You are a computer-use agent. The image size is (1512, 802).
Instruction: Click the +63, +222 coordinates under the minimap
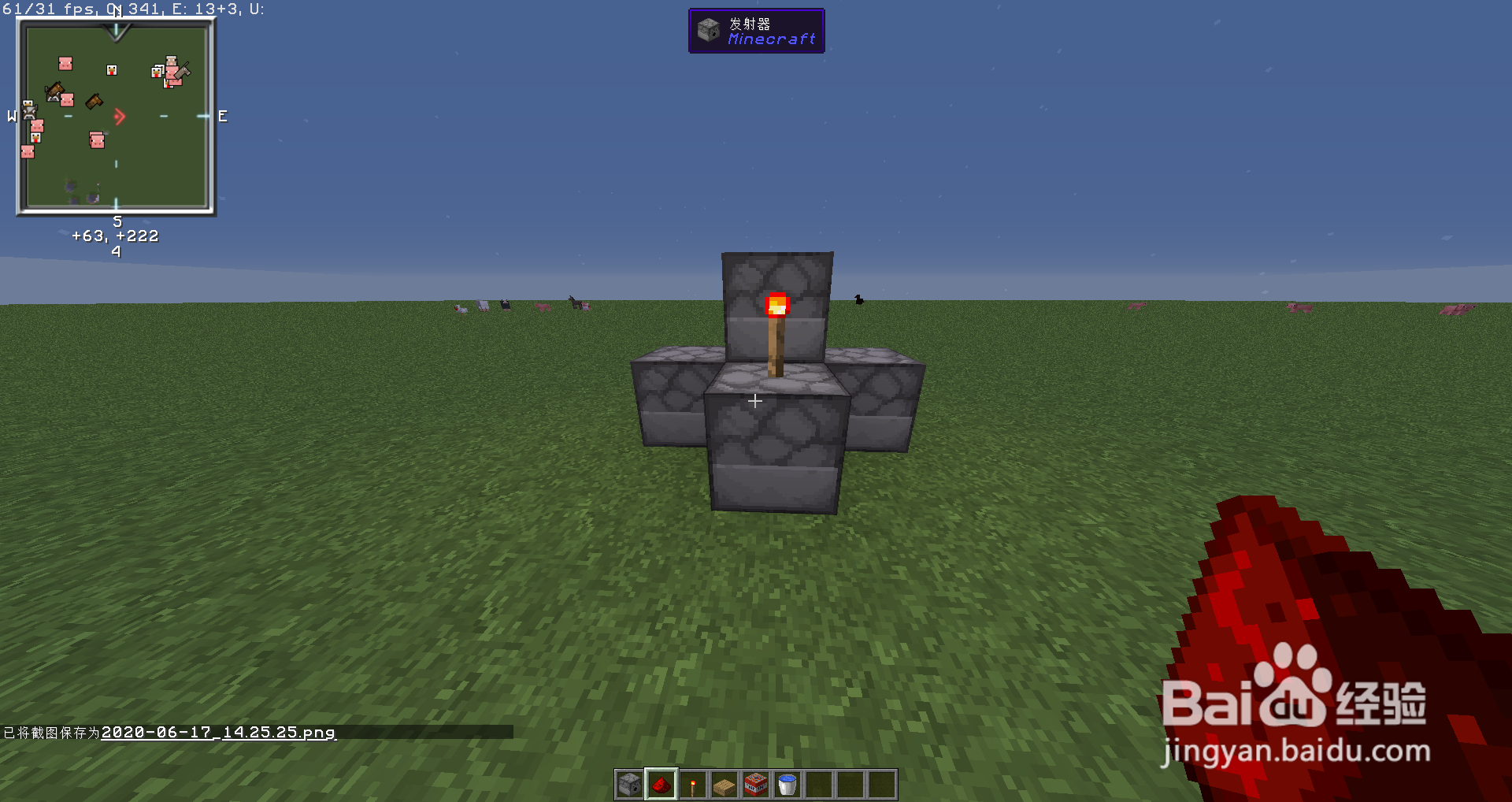[x=115, y=235]
